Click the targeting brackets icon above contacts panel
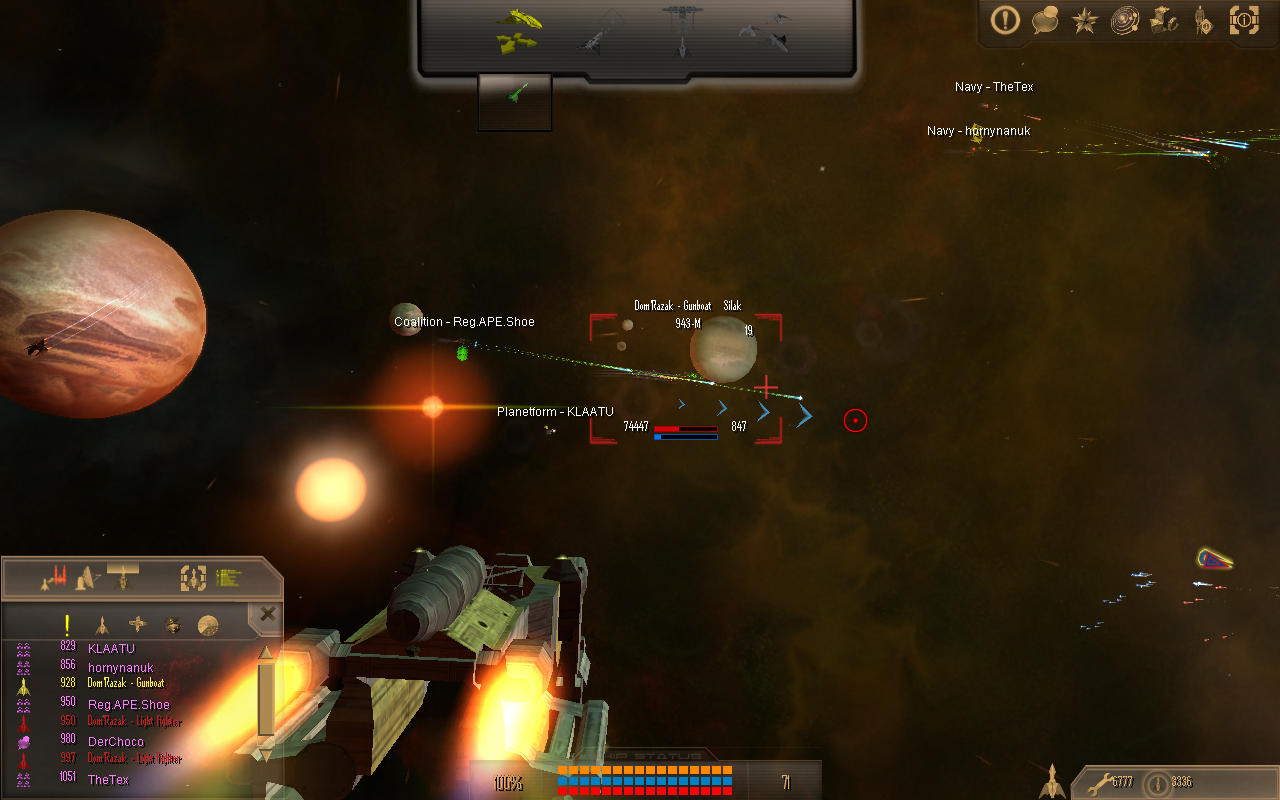1280x800 pixels. tap(194, 578)
